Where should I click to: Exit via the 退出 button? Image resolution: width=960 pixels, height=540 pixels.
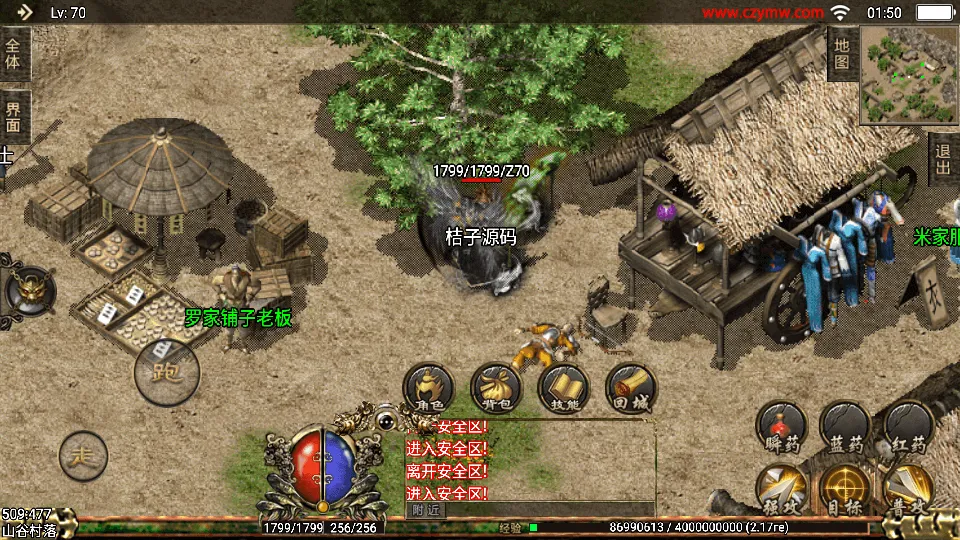coord(943,159)
